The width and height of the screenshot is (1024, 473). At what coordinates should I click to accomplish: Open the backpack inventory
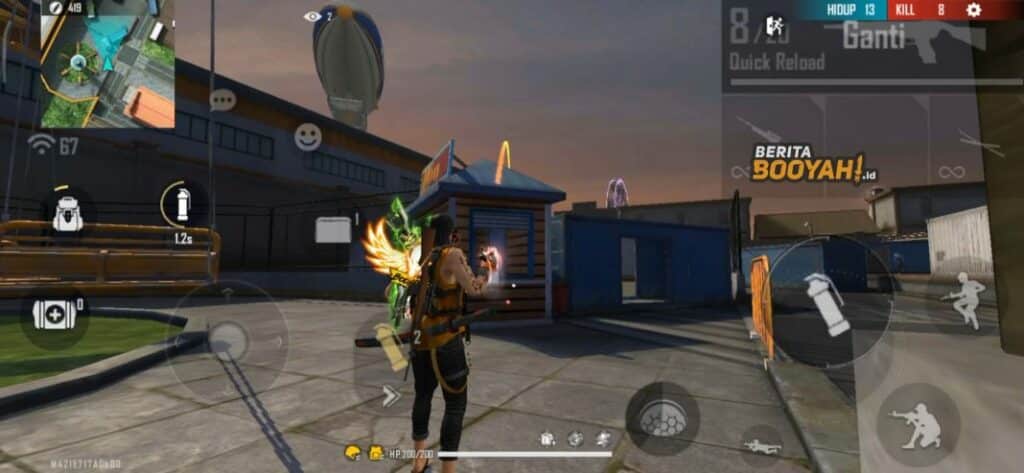pos(67,213)
